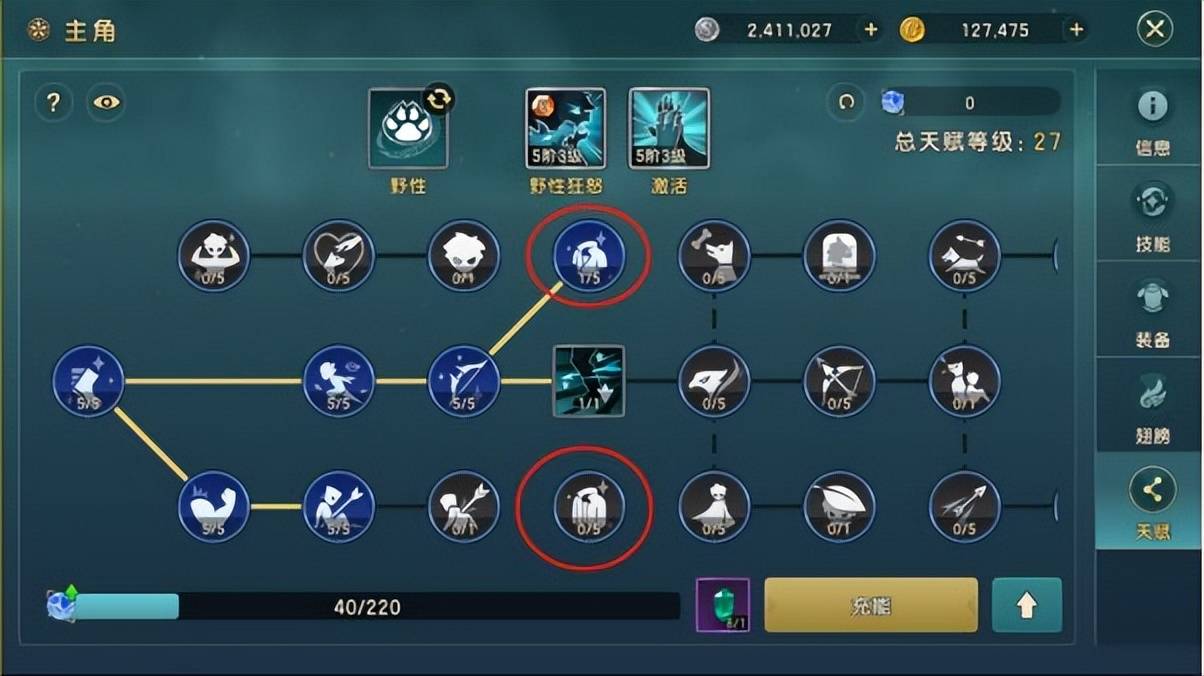Add gold coins with the plus button

point(1076,30)
